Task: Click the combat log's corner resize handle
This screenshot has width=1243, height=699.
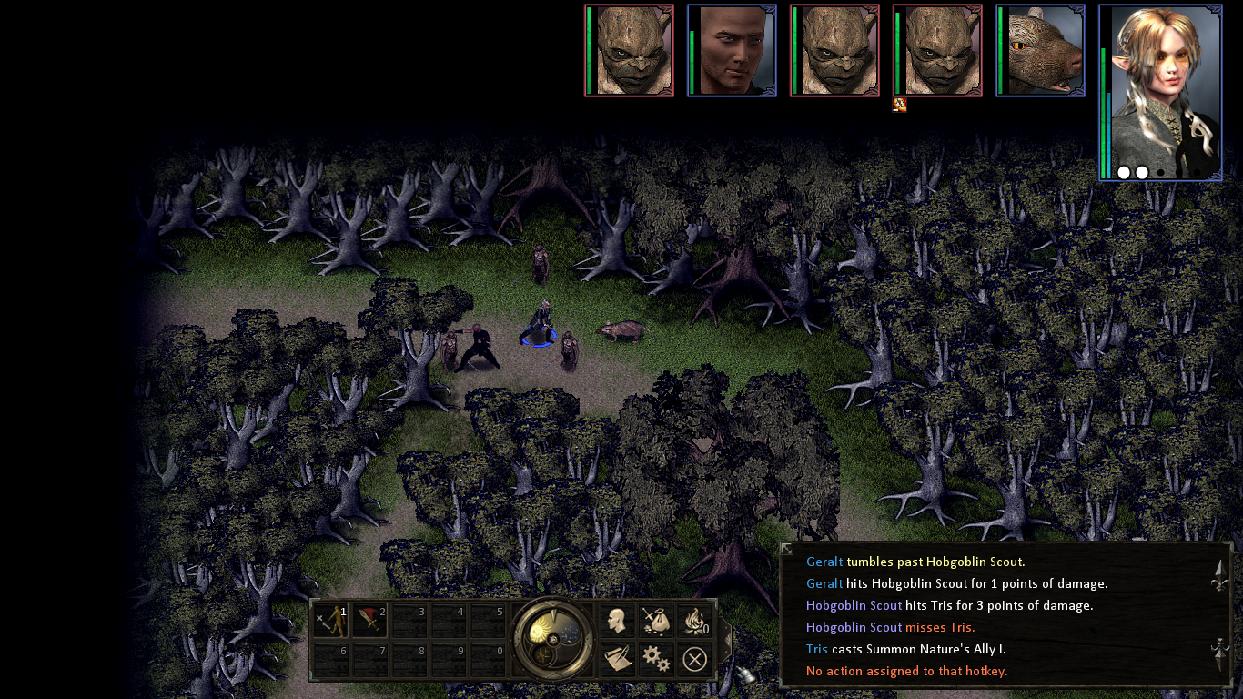Action: pos(787,549)
